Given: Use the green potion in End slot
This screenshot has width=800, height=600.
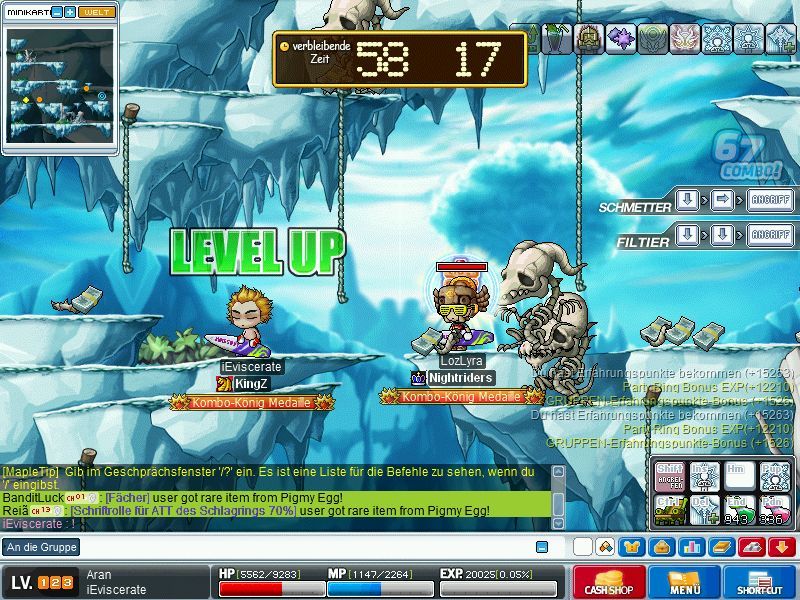Looking at the screenshot, I should coord(738,508).
